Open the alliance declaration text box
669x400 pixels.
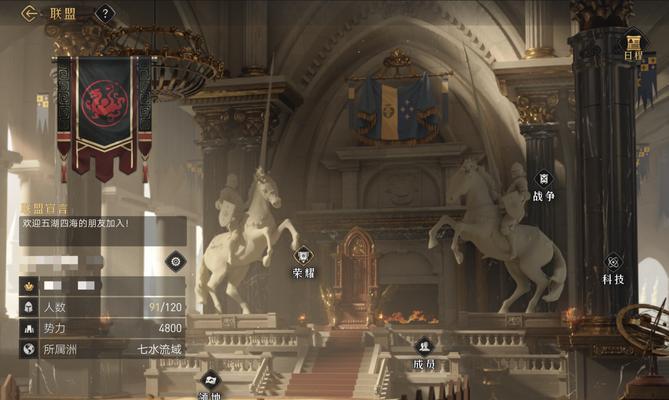[x=102, y=230]
